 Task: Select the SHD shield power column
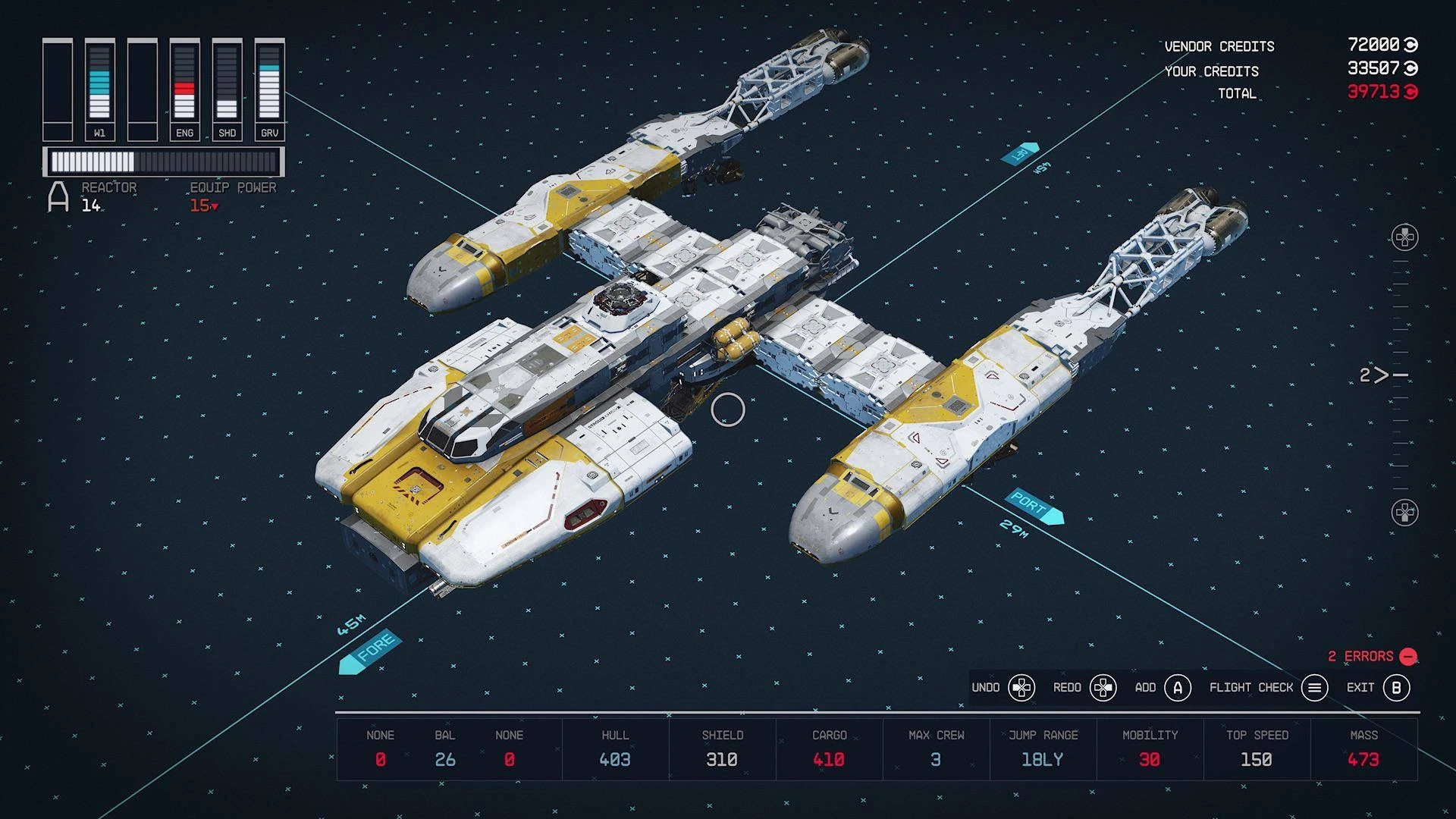pos(227,89)
